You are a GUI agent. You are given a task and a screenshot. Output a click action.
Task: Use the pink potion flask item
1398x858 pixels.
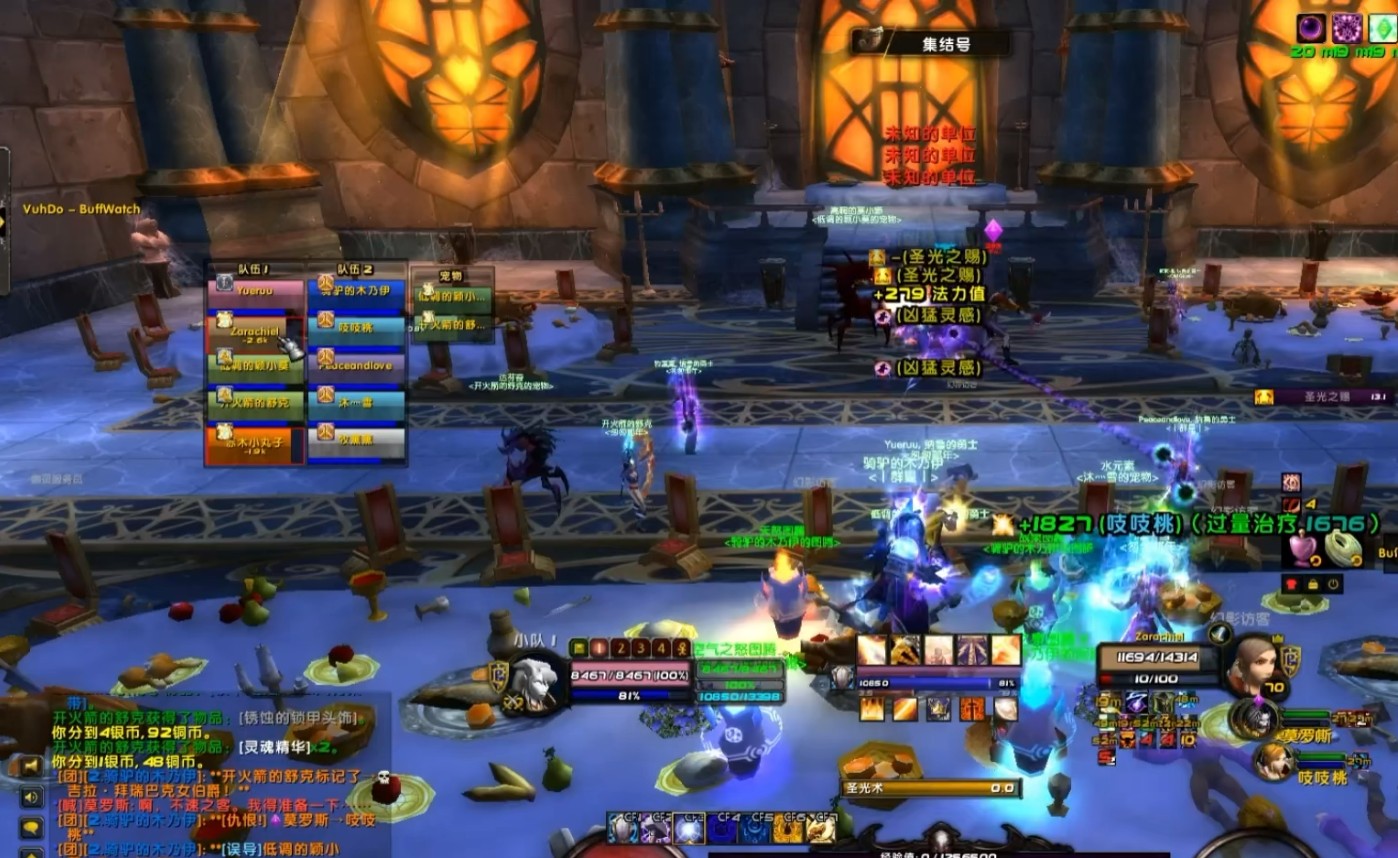(1302, 548)
